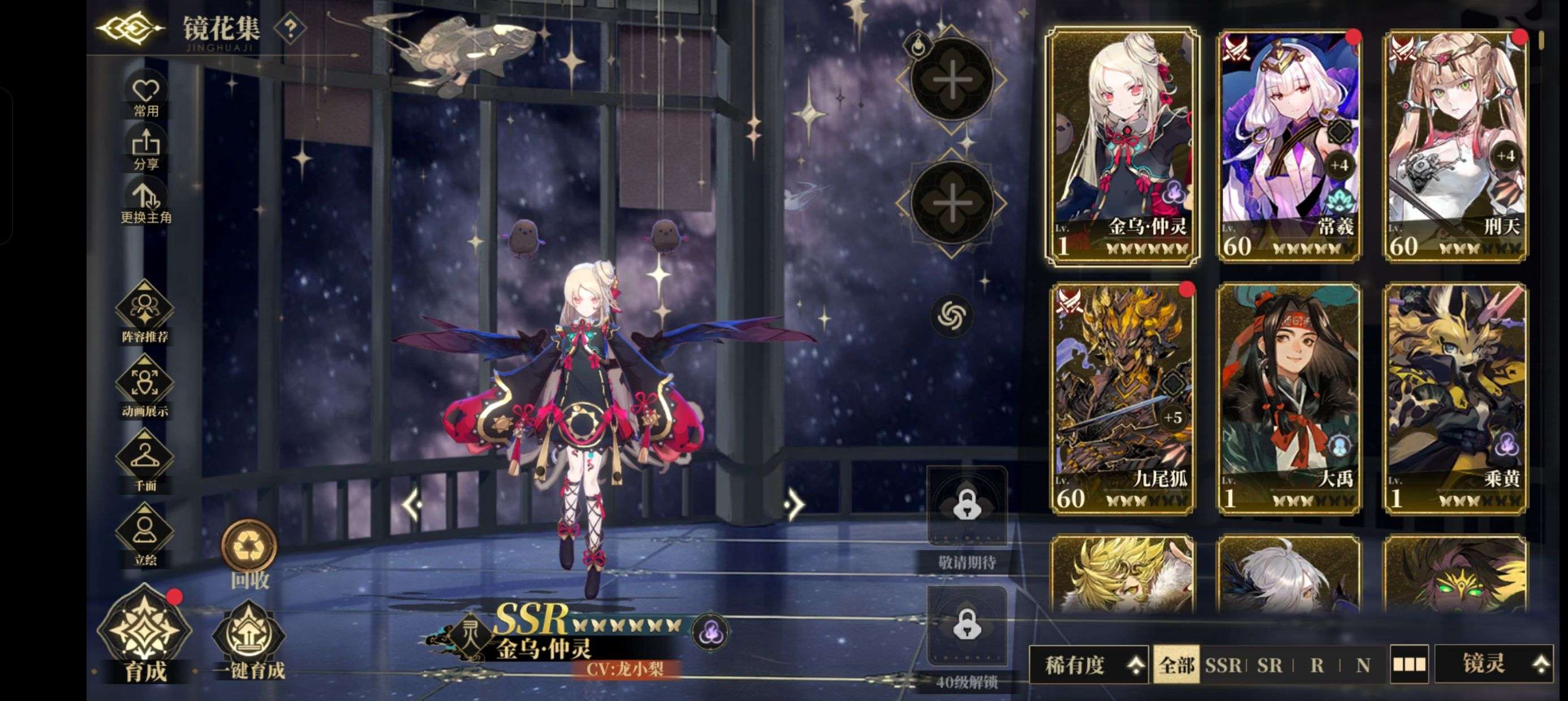This screenshot has height=701, width=1568.
Task: Open the 镜灵 category dropdown
Action: pyautogui.click(x=1494, y=663)
